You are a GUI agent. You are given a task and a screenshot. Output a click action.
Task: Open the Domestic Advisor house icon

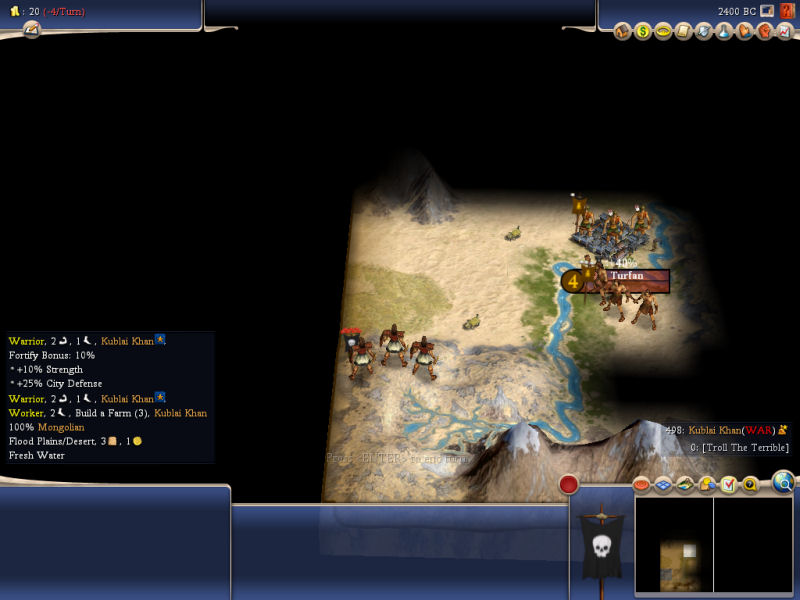[x=622, y=32]
